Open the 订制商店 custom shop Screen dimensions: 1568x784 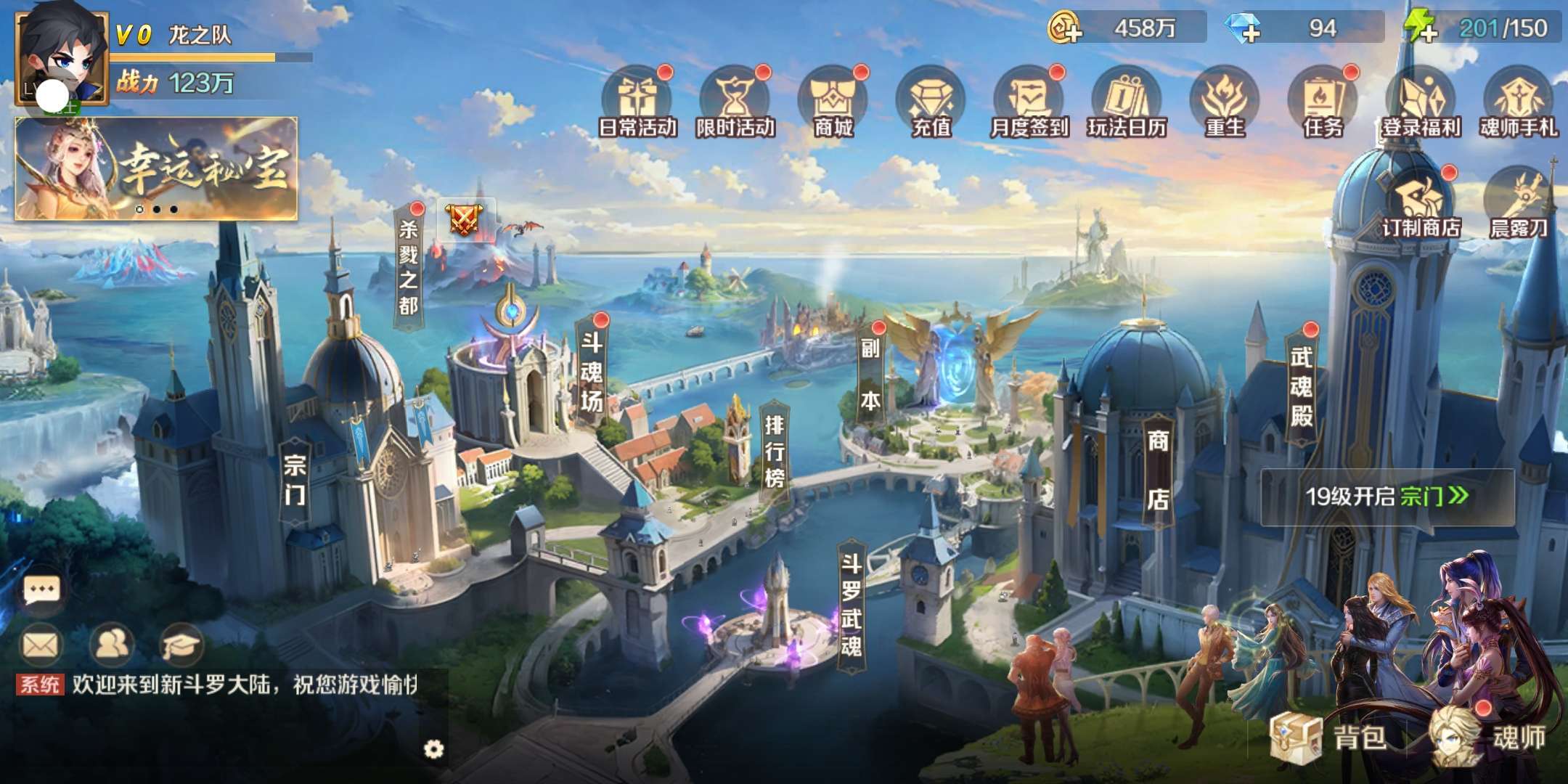[1421, 203]
